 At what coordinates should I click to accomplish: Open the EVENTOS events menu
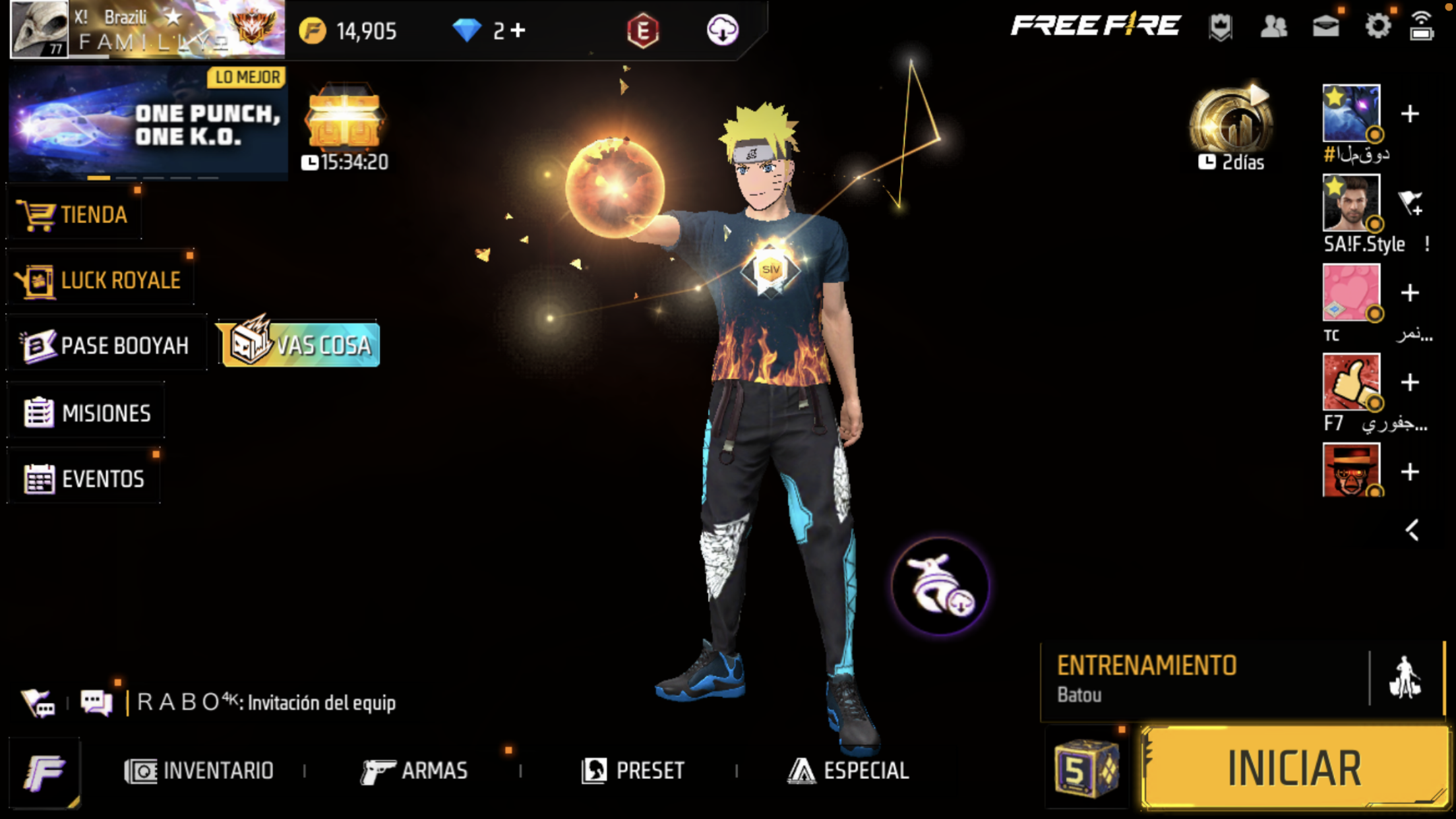(x=84, y=479)
